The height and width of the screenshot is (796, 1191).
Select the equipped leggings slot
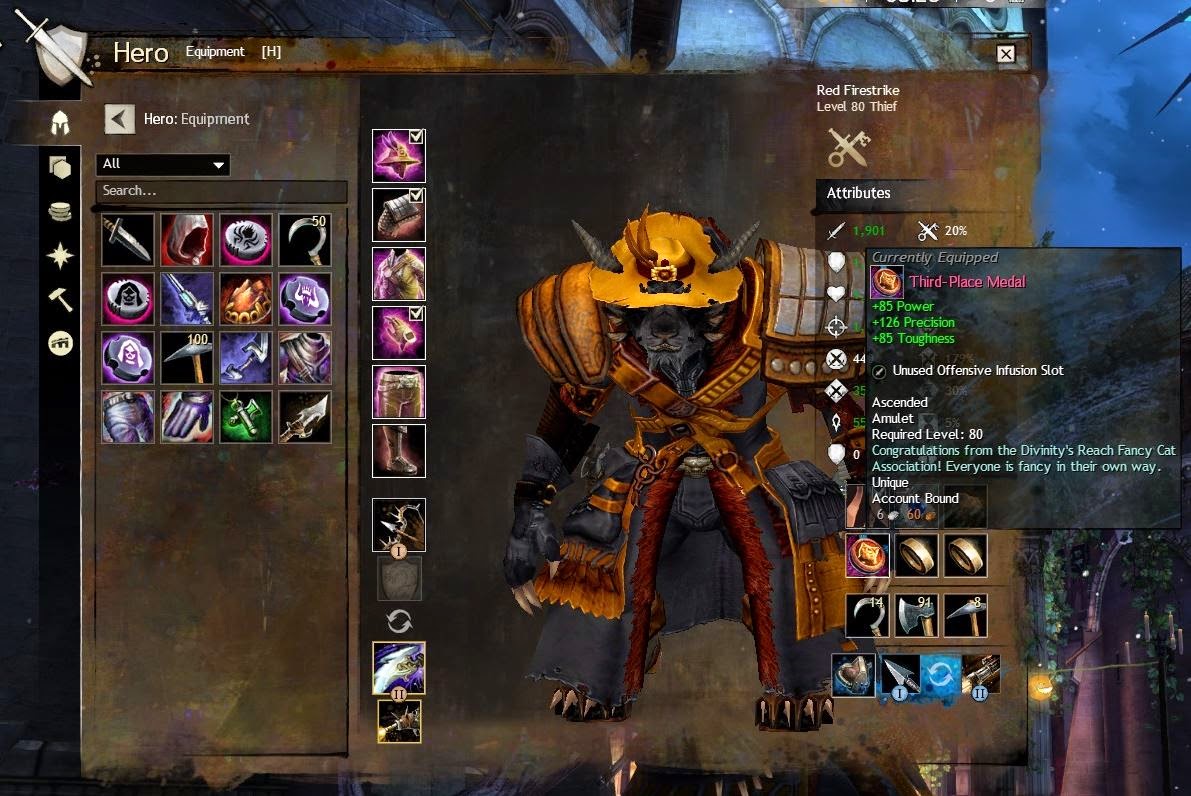(x=399, y=391)
